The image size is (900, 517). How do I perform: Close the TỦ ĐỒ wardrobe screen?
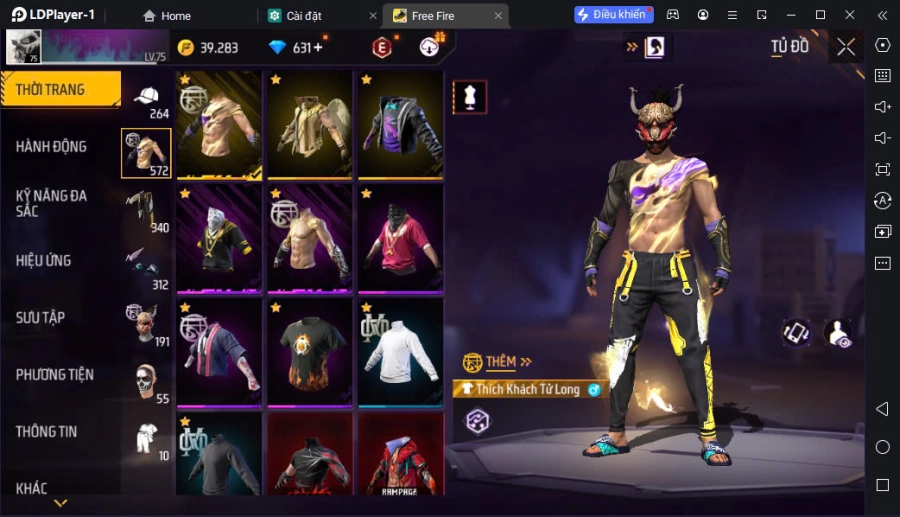pos(846,47)
